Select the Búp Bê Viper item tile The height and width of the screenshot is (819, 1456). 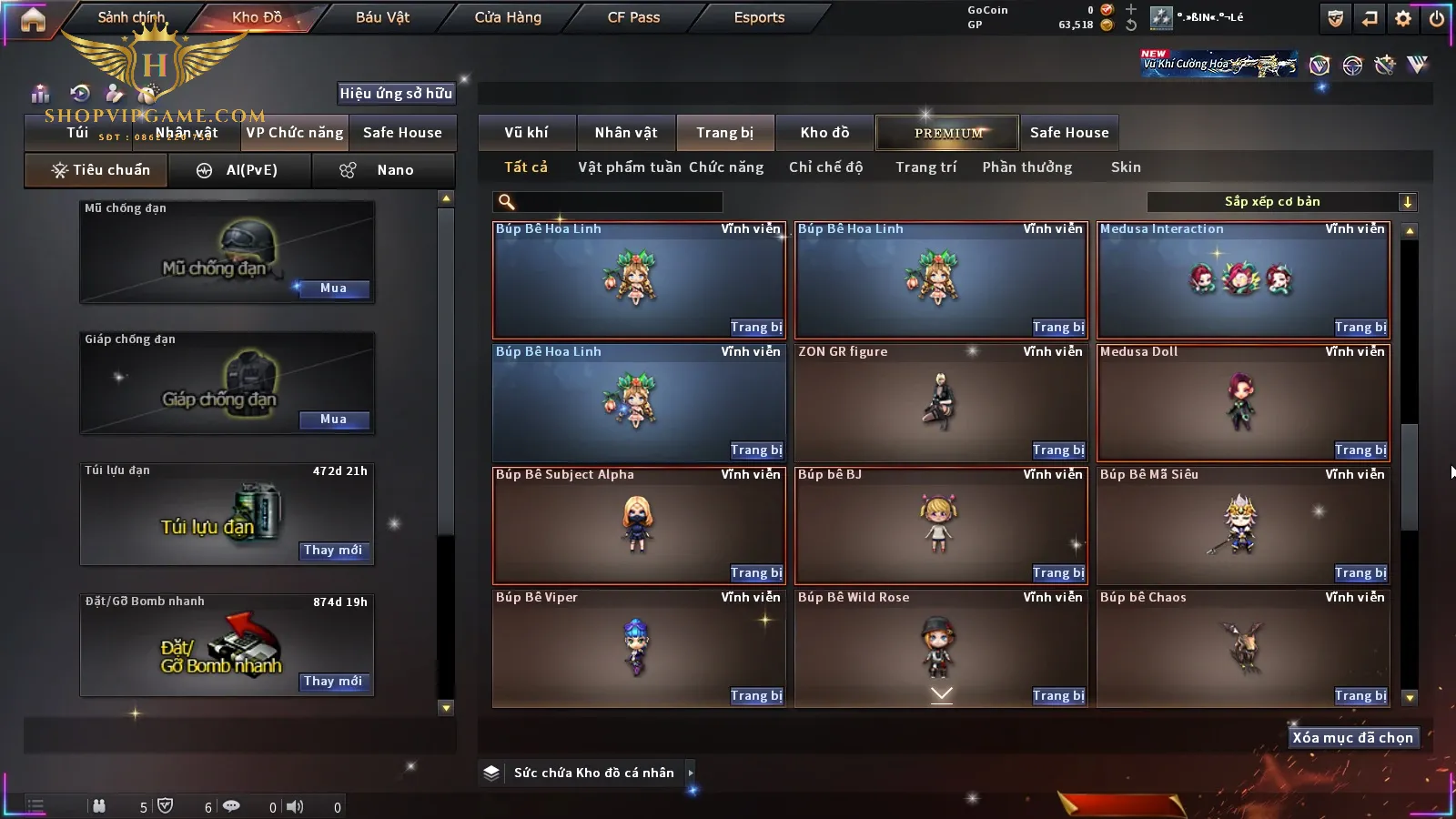click(x=637, y=646)
